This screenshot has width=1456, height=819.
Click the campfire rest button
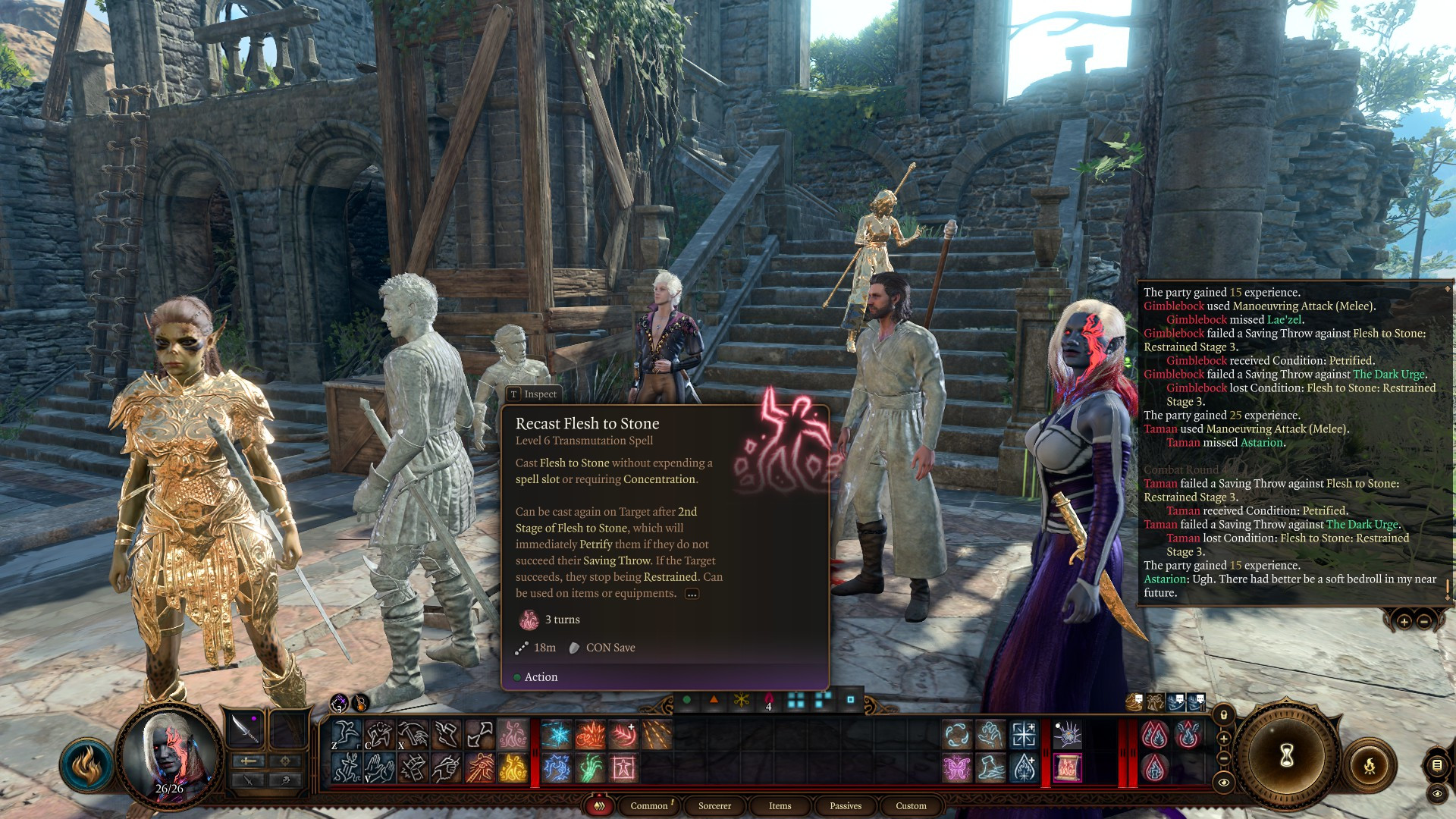(1370, 765)
